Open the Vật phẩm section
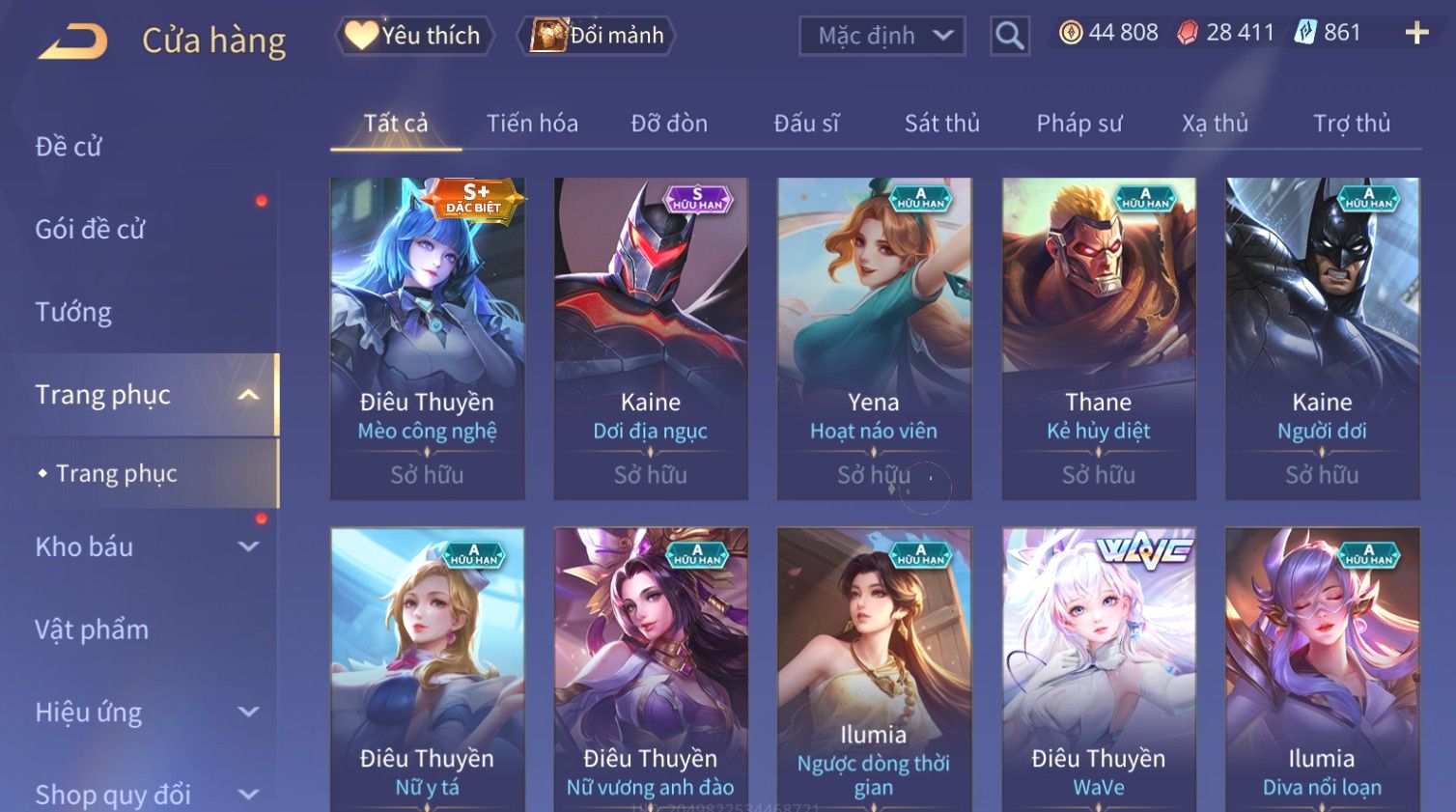 tap(92, 630)
